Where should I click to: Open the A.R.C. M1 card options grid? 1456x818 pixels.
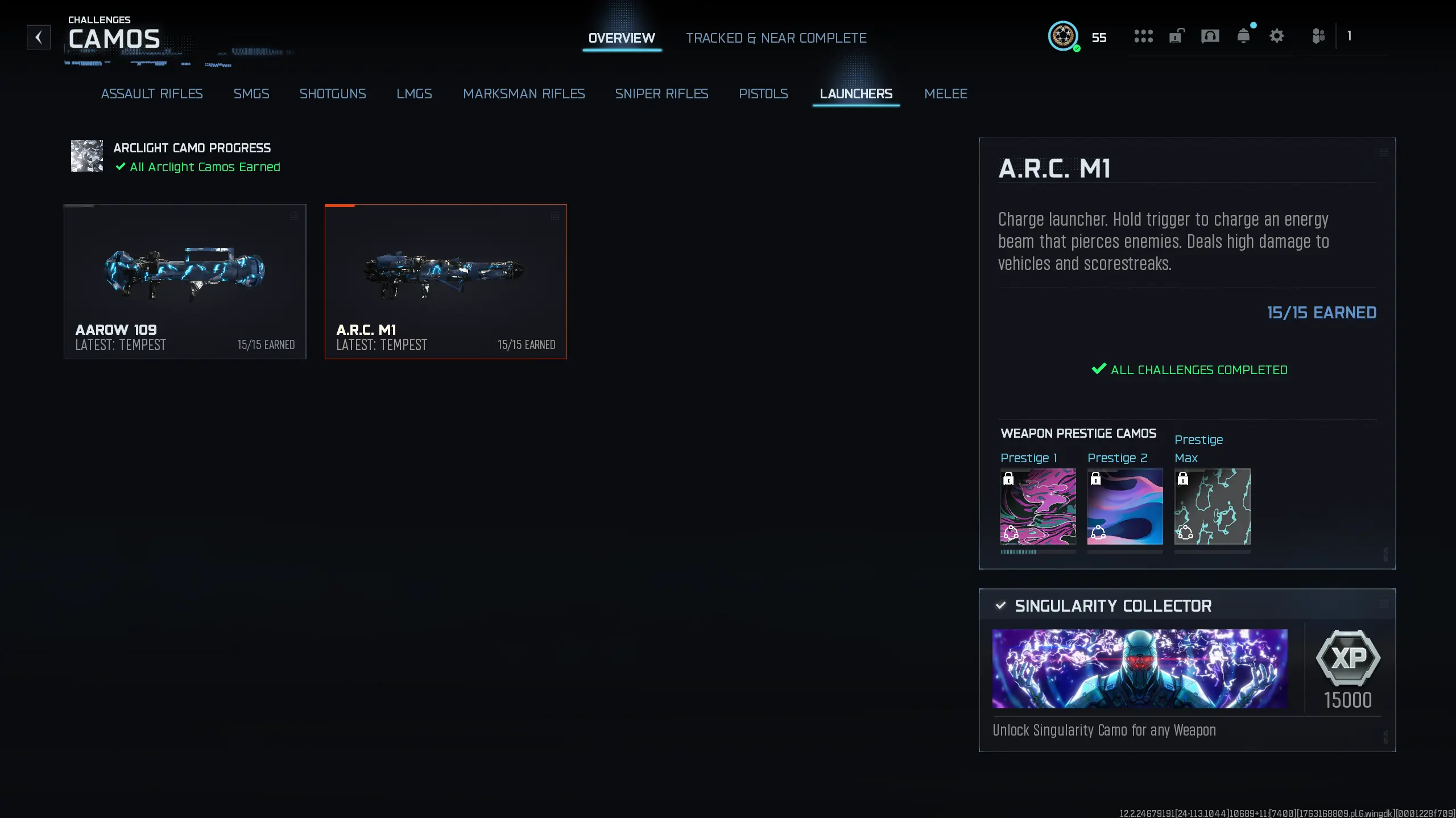pyautogui.click(x=555, y=216)
